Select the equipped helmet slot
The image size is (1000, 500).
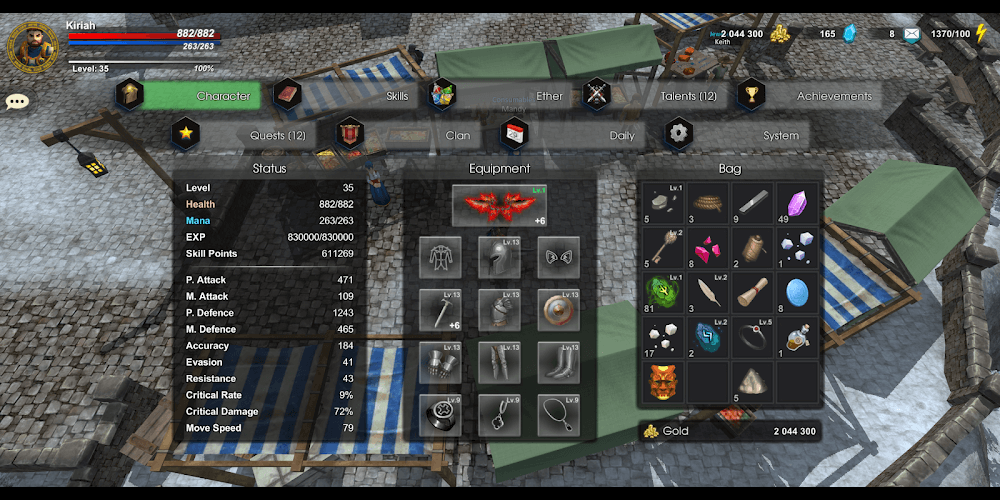click(500, 257)
